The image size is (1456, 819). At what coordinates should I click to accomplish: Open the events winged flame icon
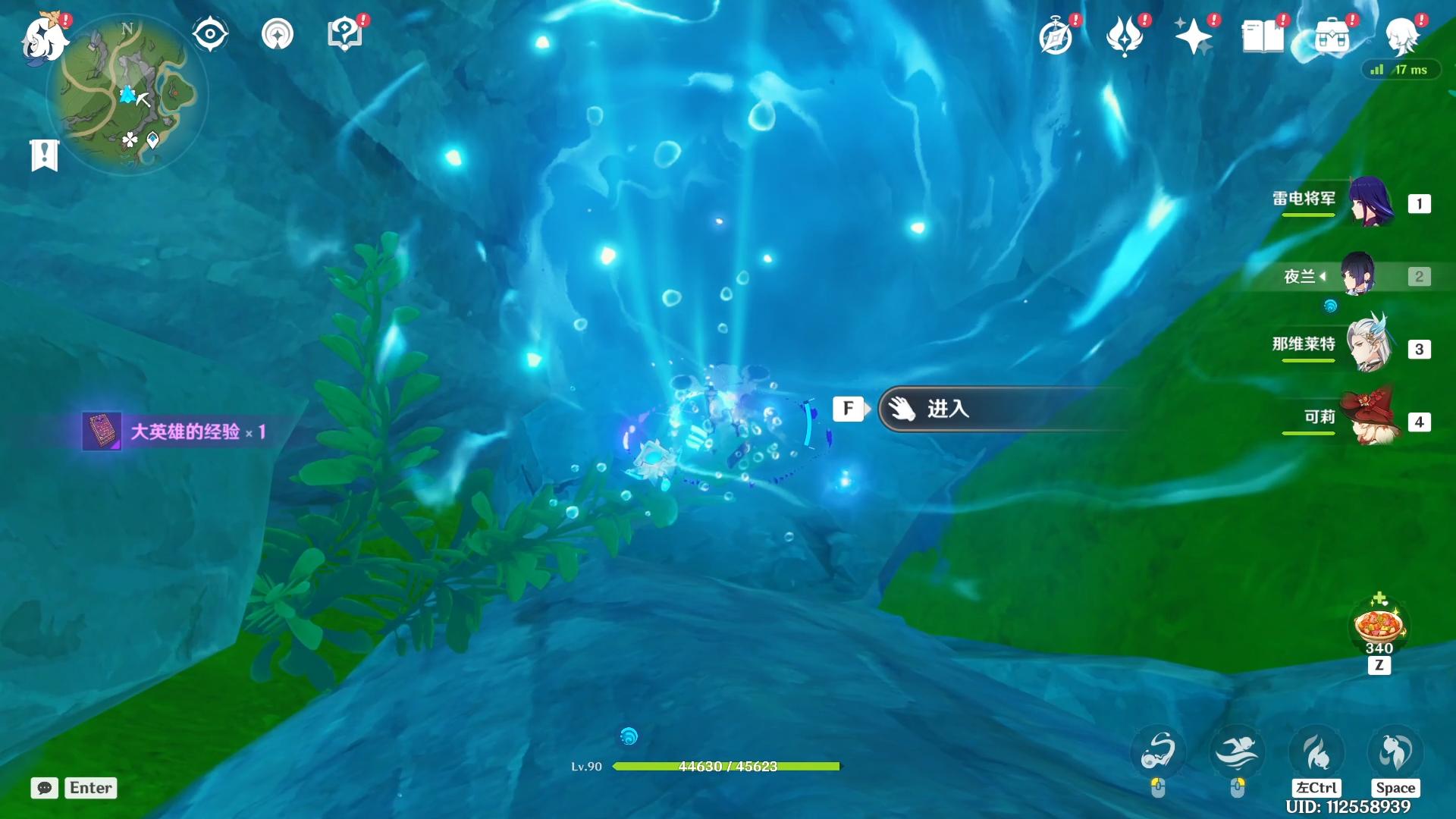[1125, 36]
